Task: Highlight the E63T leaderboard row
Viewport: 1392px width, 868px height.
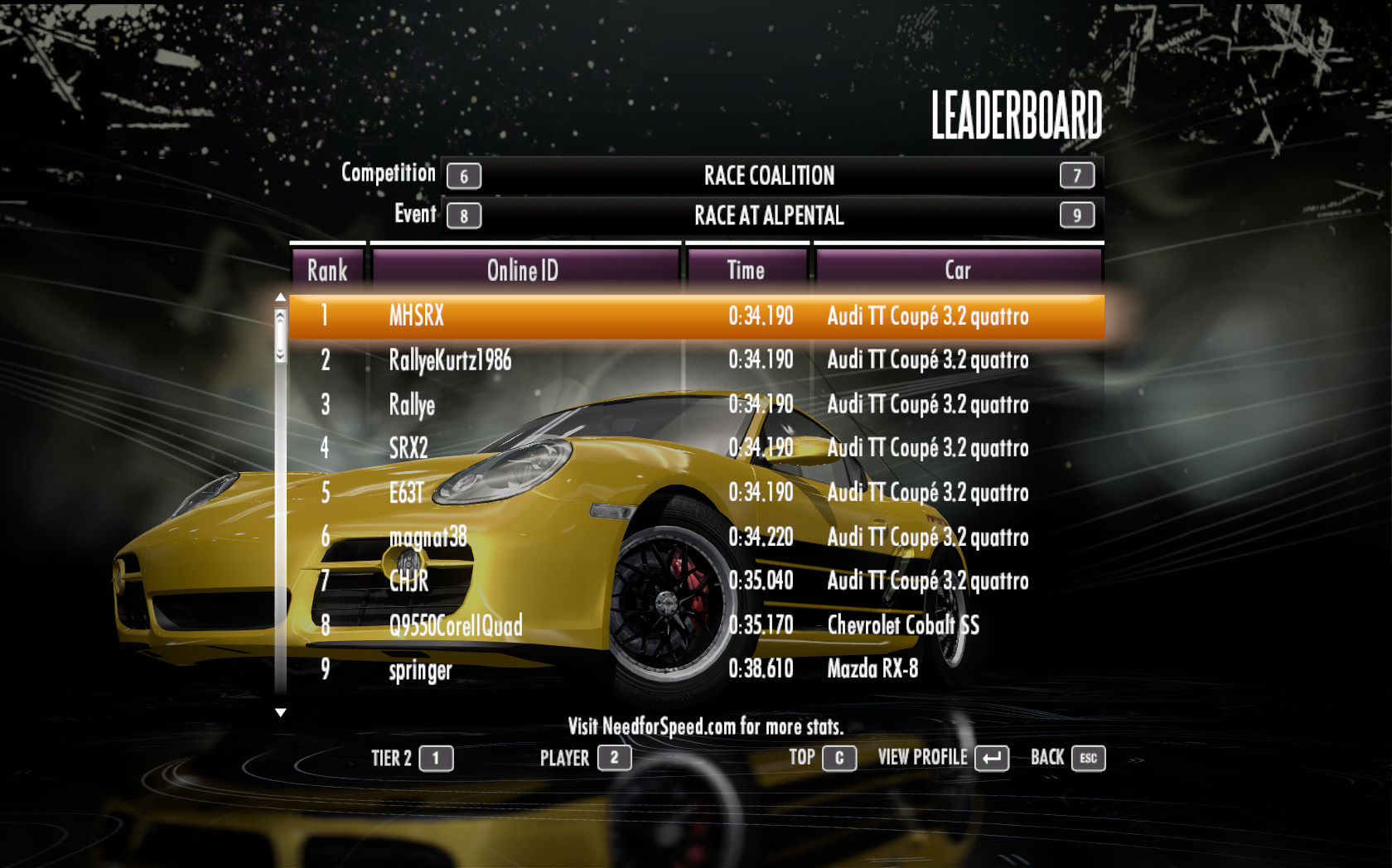Action: tap(696, 493)
